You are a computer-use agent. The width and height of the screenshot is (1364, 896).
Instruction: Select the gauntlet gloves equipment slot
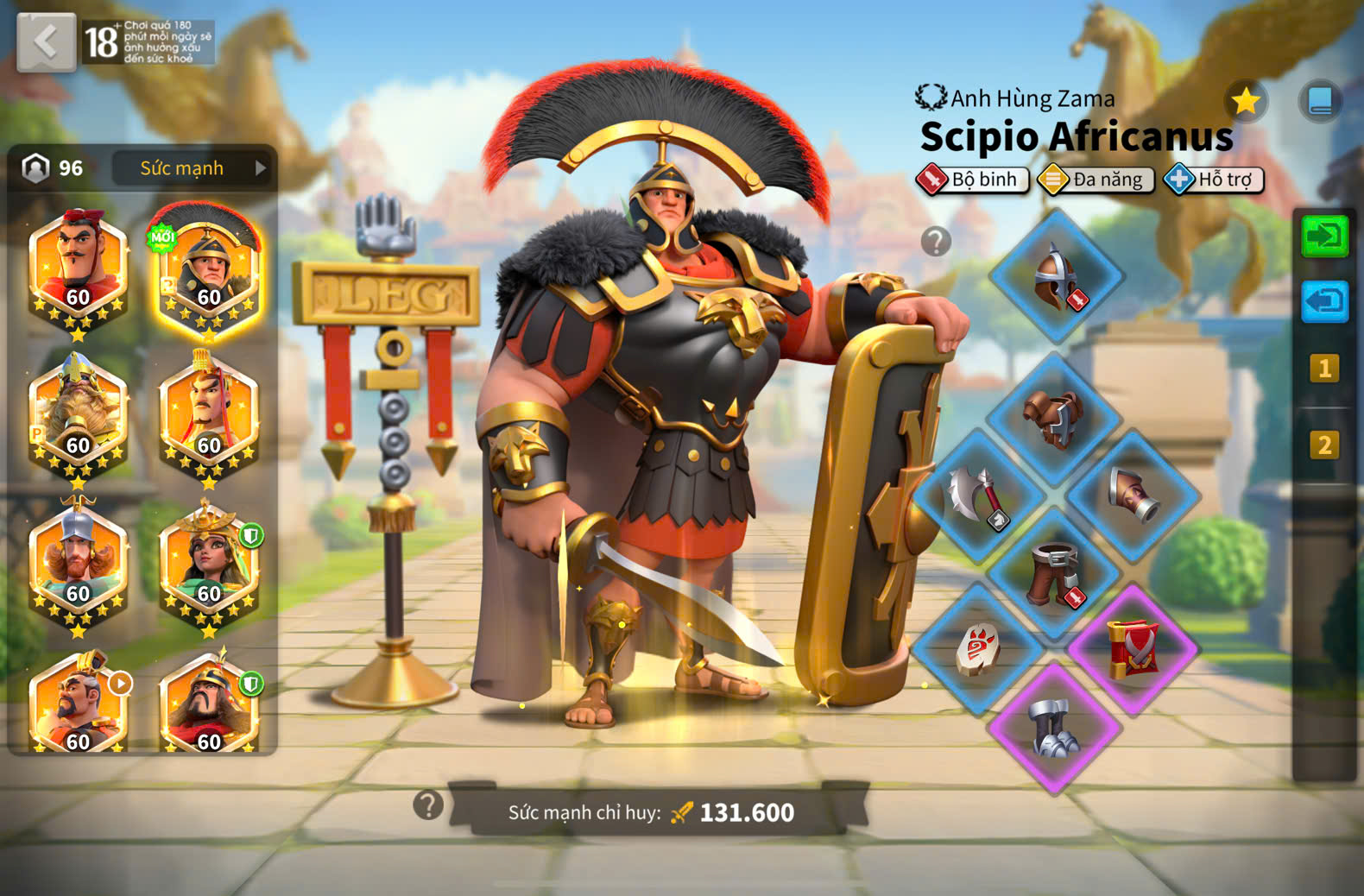(x=1133, y=494)
